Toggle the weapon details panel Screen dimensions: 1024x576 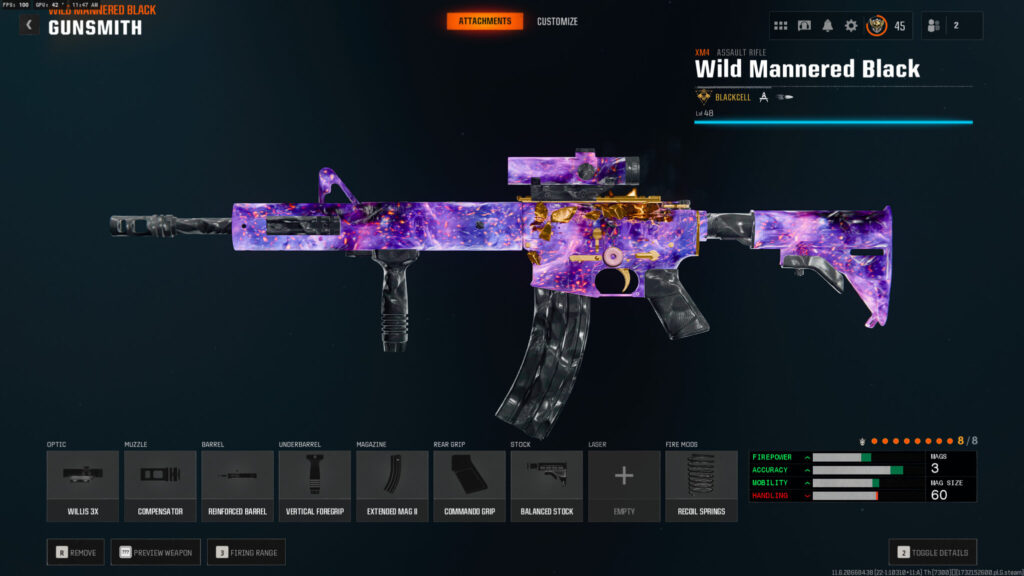coord(932,551)
